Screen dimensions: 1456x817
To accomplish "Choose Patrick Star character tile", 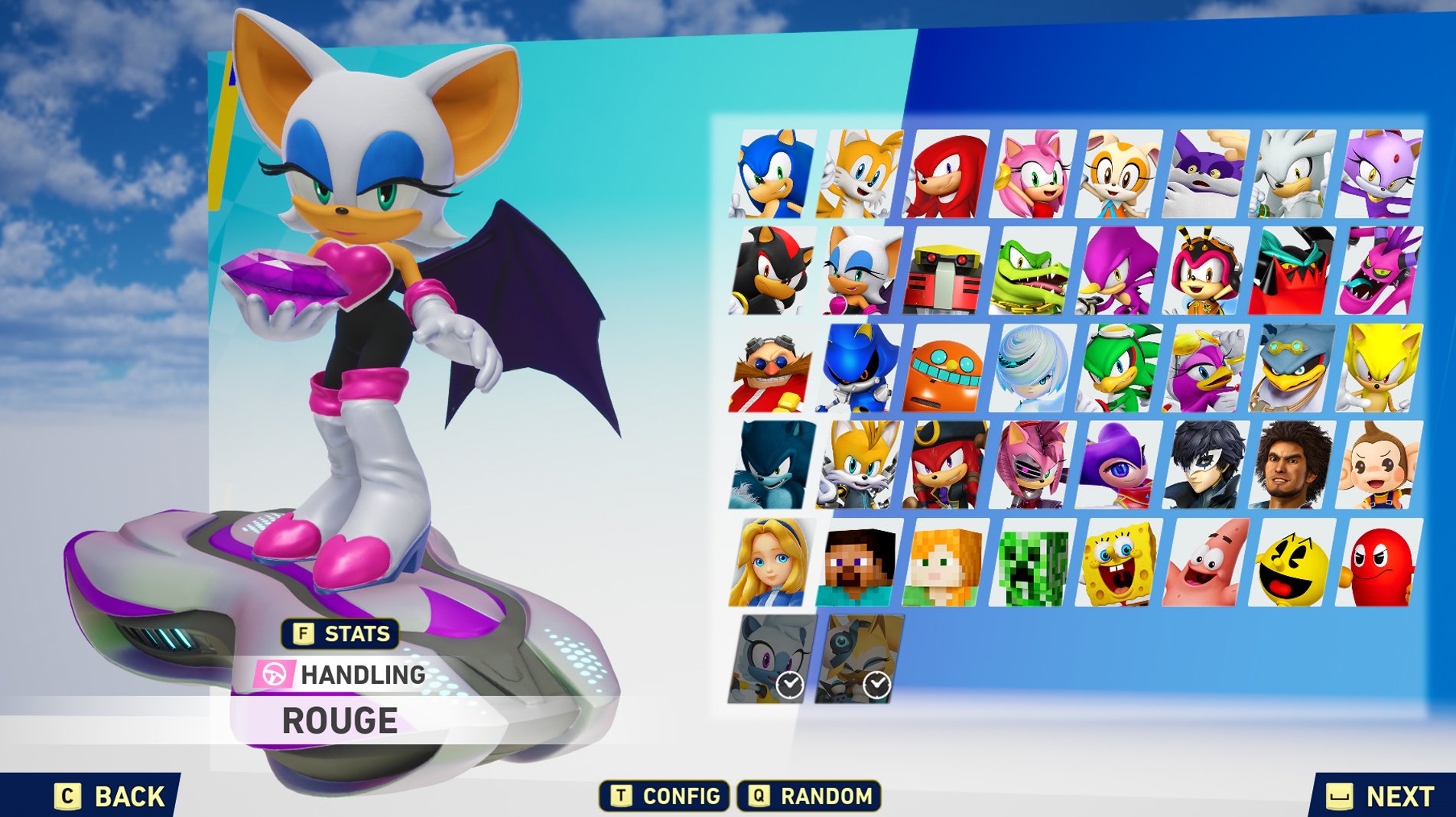I will pyautogui.click(x=1206, y=562).
